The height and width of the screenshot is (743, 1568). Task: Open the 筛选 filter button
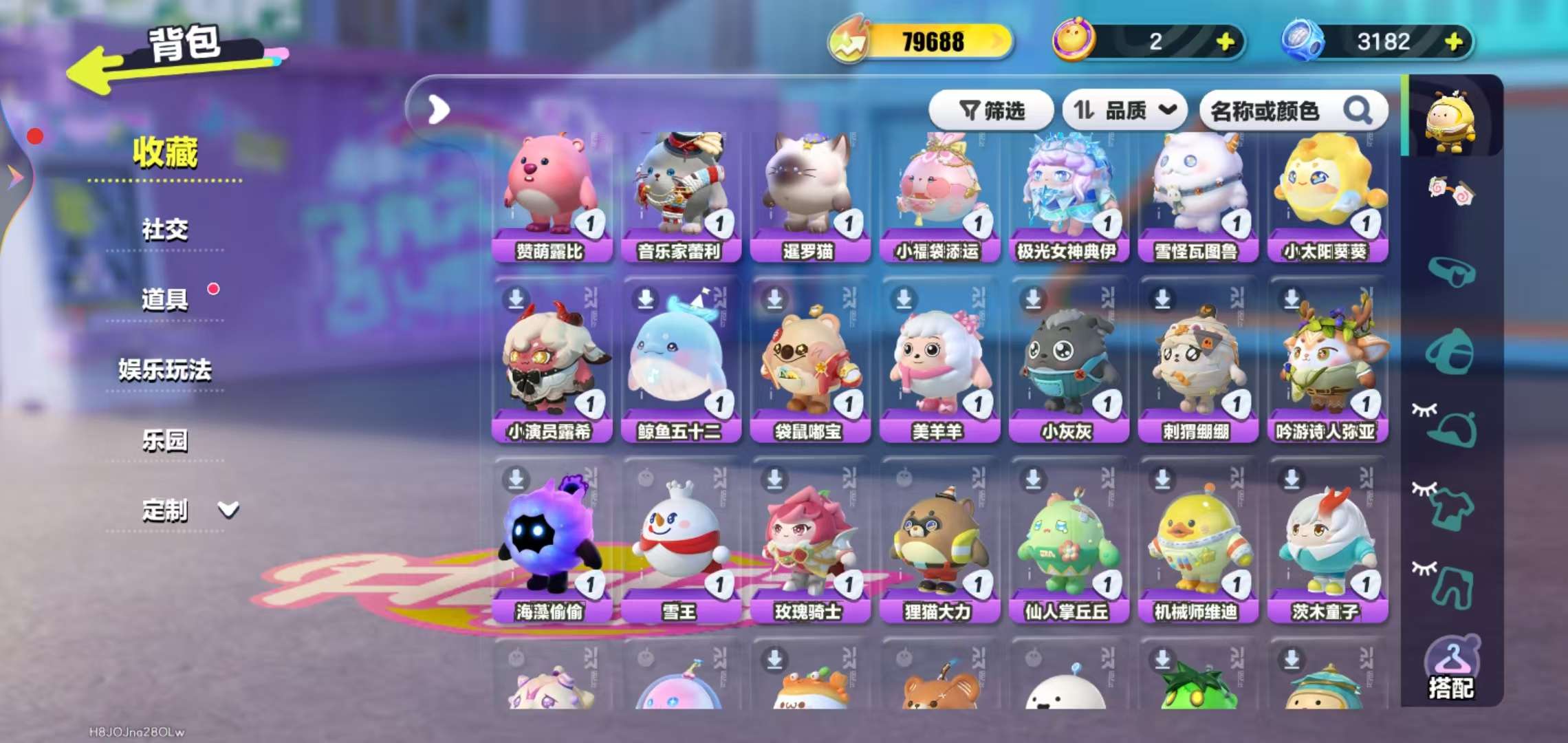pos(991,110)
